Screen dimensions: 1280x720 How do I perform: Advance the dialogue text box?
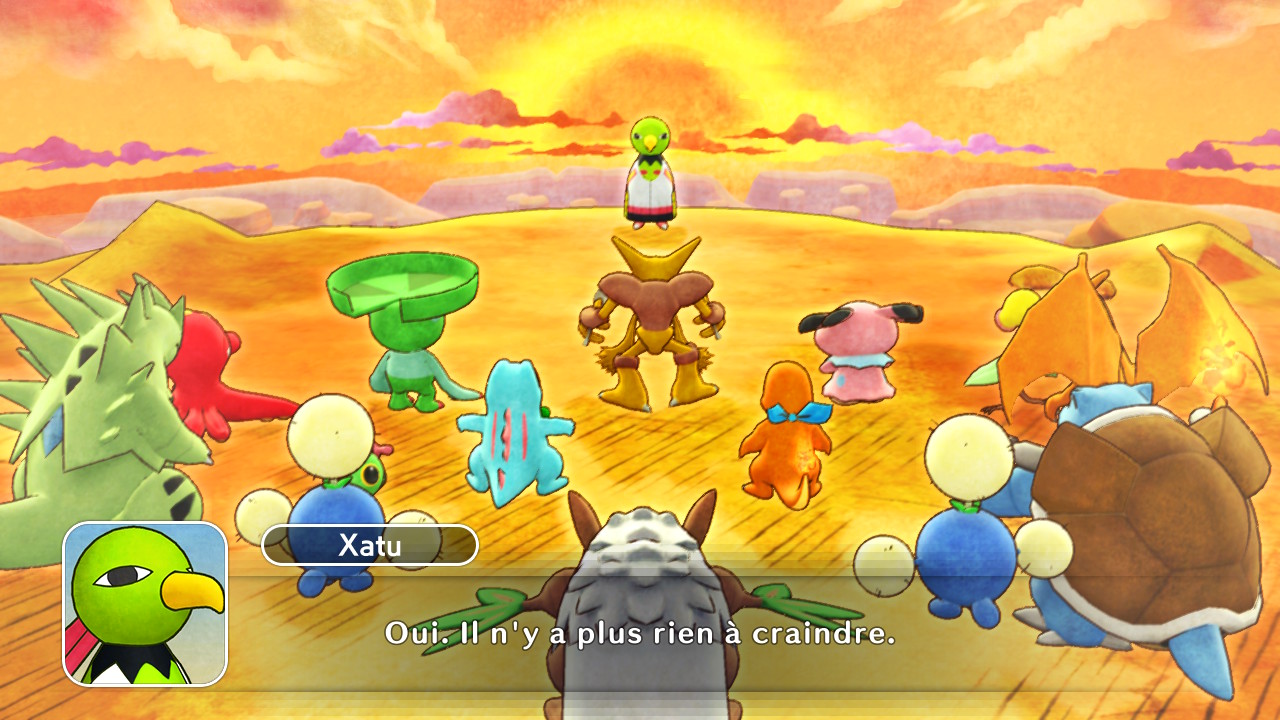[640, 633]
